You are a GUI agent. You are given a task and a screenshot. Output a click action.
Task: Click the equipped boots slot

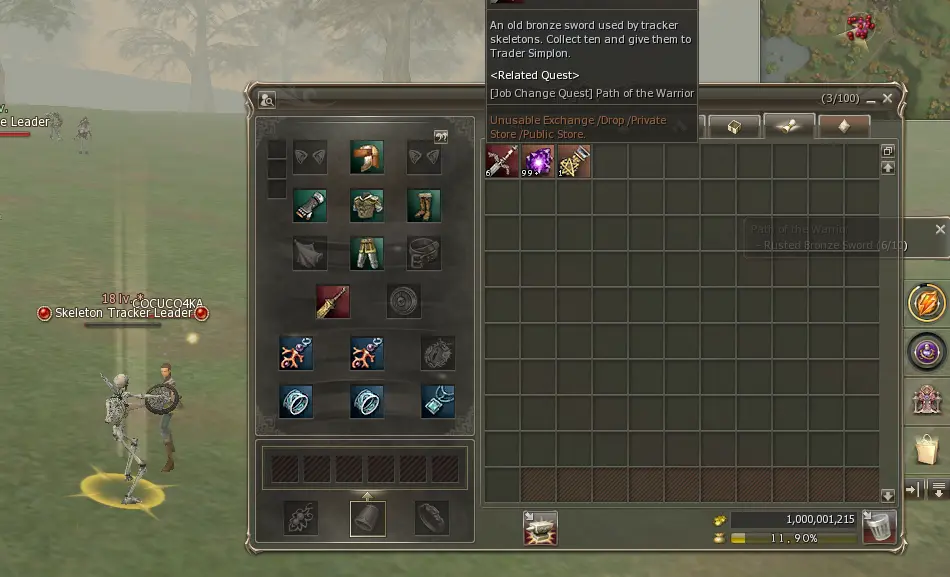click(x=424, y=205)
